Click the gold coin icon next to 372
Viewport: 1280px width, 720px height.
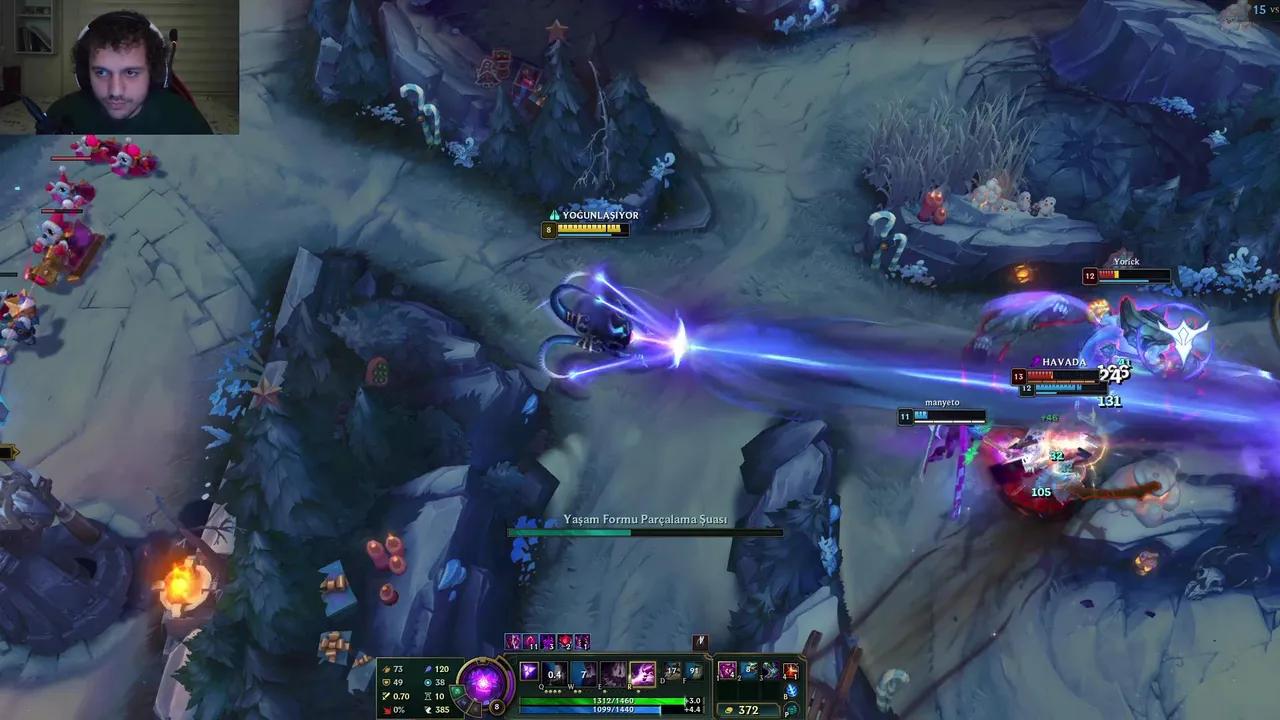(729, 709)
